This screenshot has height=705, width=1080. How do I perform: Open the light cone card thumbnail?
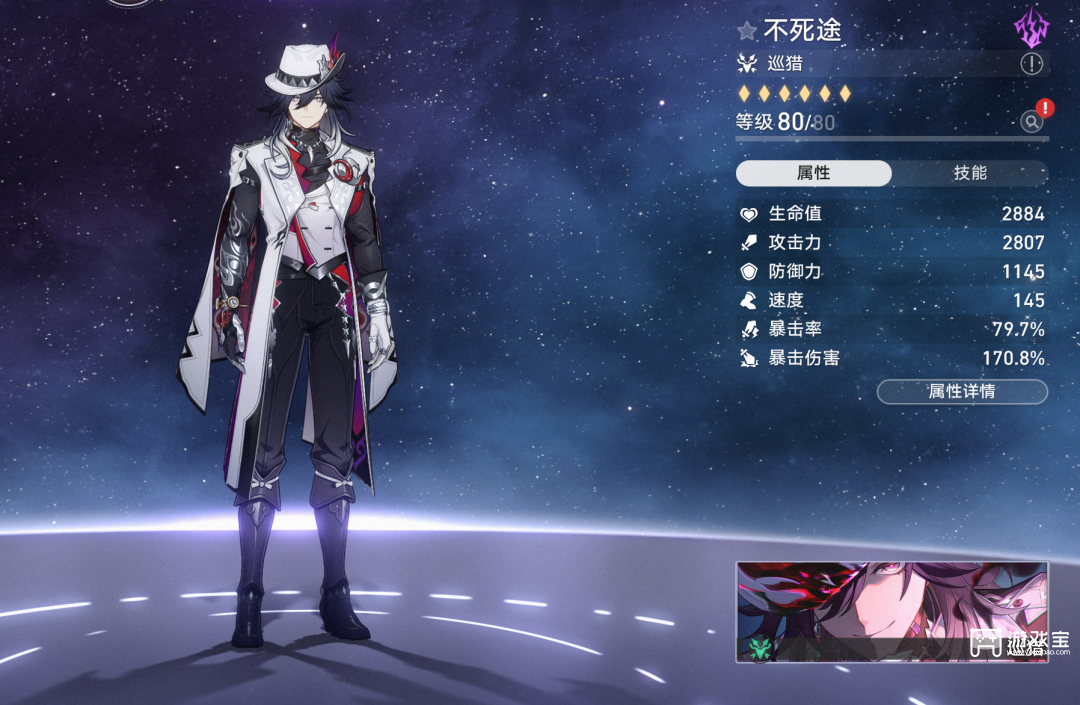pos(891,612)
